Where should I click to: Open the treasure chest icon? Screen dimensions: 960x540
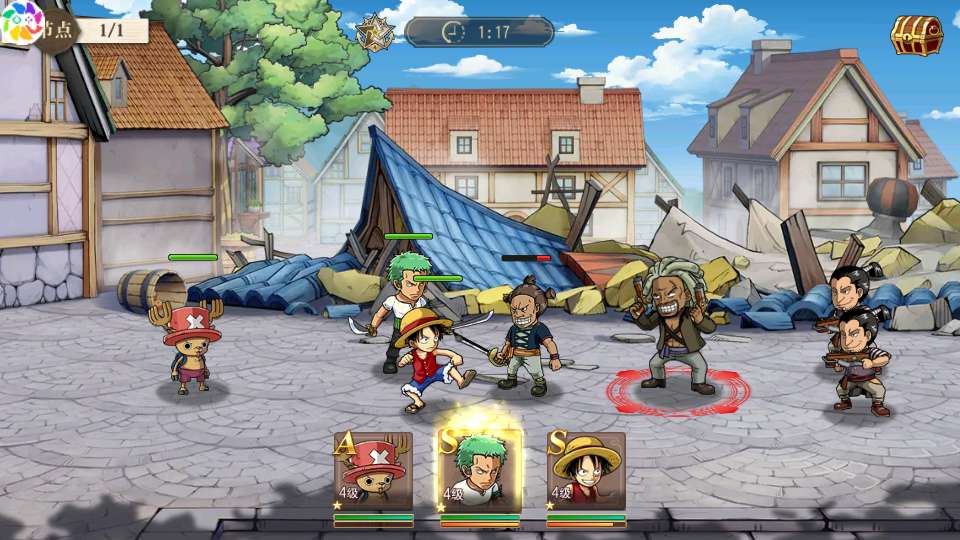[916, 36]
